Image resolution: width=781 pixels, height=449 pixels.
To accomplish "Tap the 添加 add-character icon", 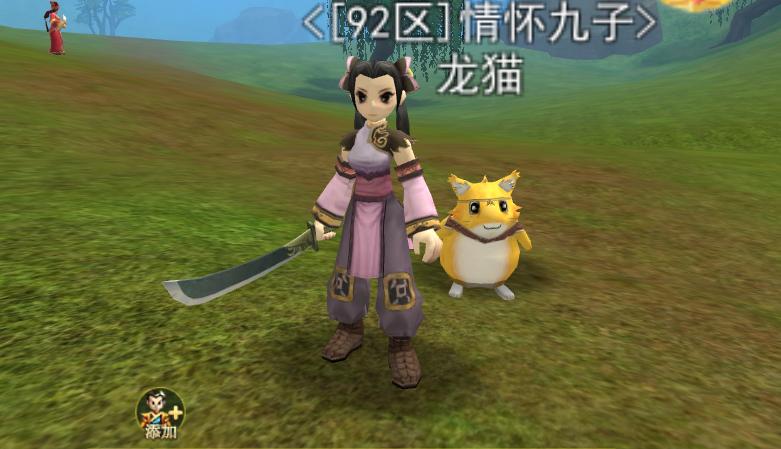I will [x=160, y=412].
